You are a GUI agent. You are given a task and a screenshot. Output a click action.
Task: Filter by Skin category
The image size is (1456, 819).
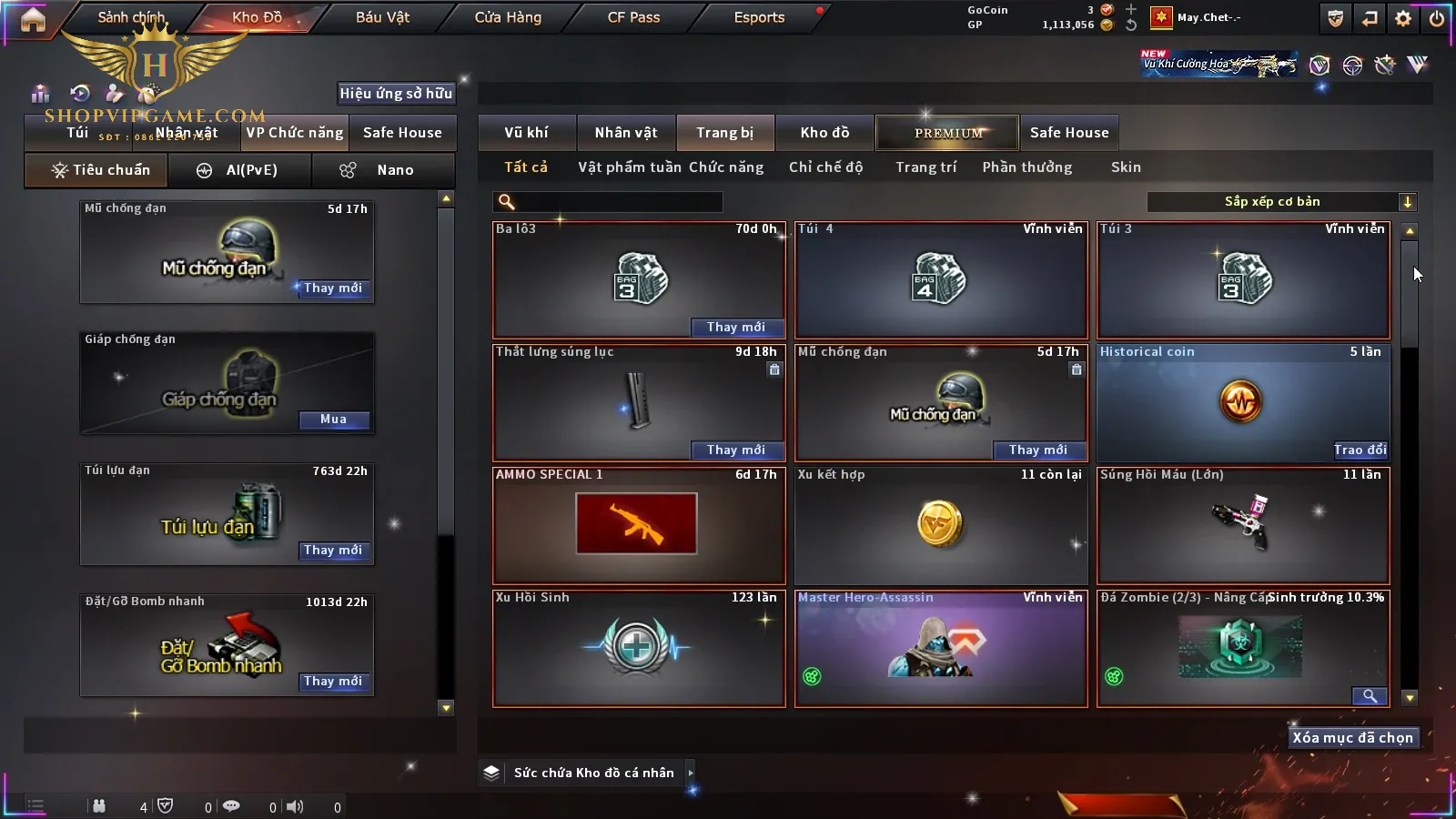[1126, 167]
